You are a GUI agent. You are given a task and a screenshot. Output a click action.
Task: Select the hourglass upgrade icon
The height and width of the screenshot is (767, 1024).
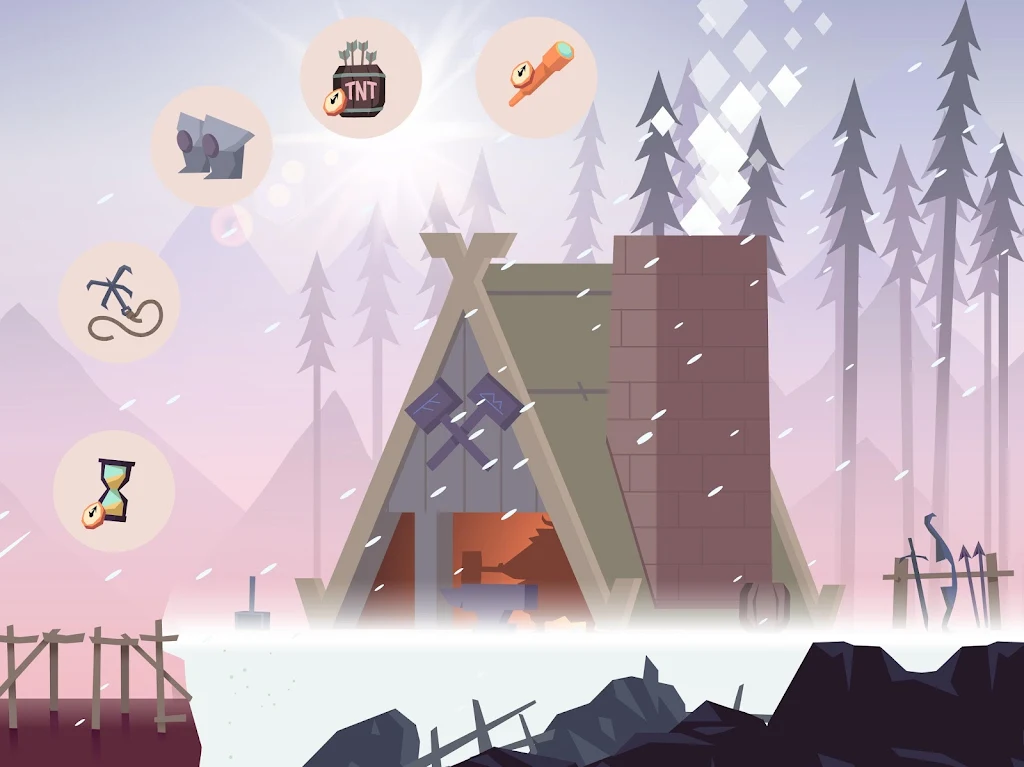(114, 491)
